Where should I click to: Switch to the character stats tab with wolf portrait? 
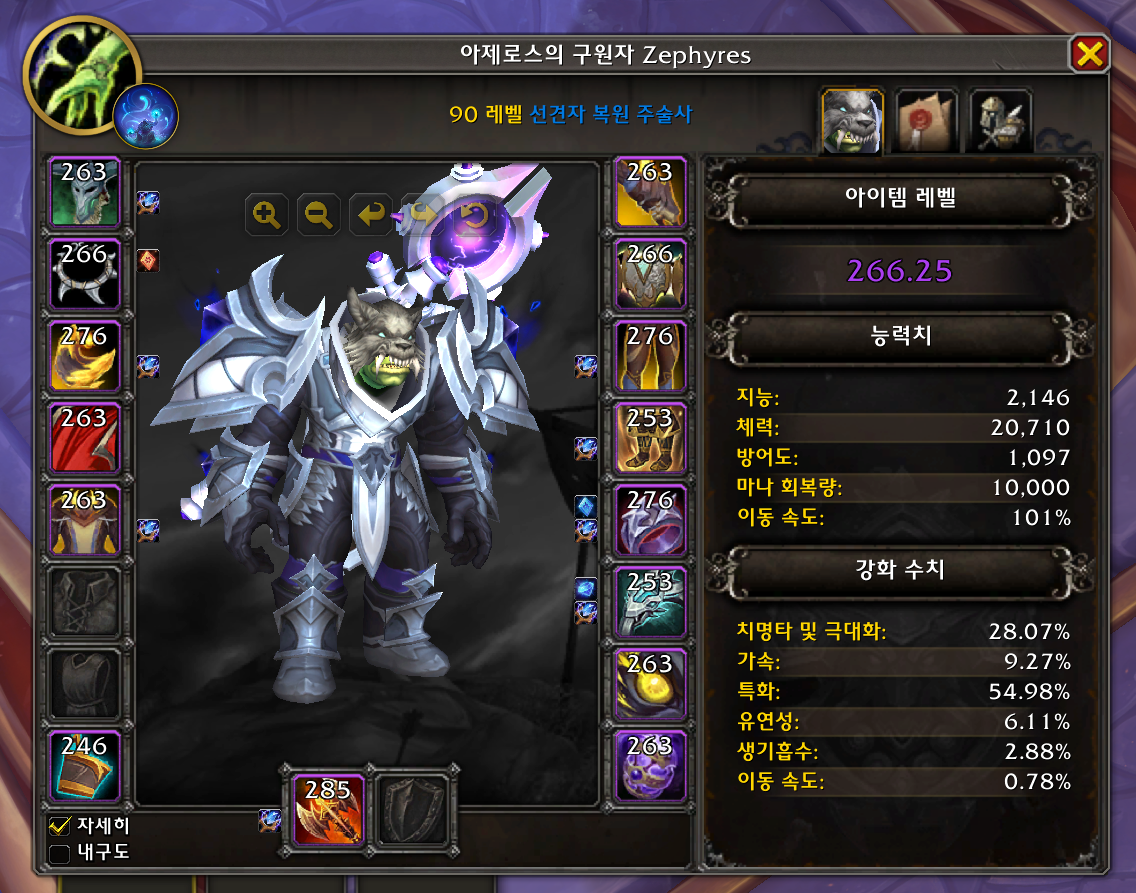[x=851, y=122]
